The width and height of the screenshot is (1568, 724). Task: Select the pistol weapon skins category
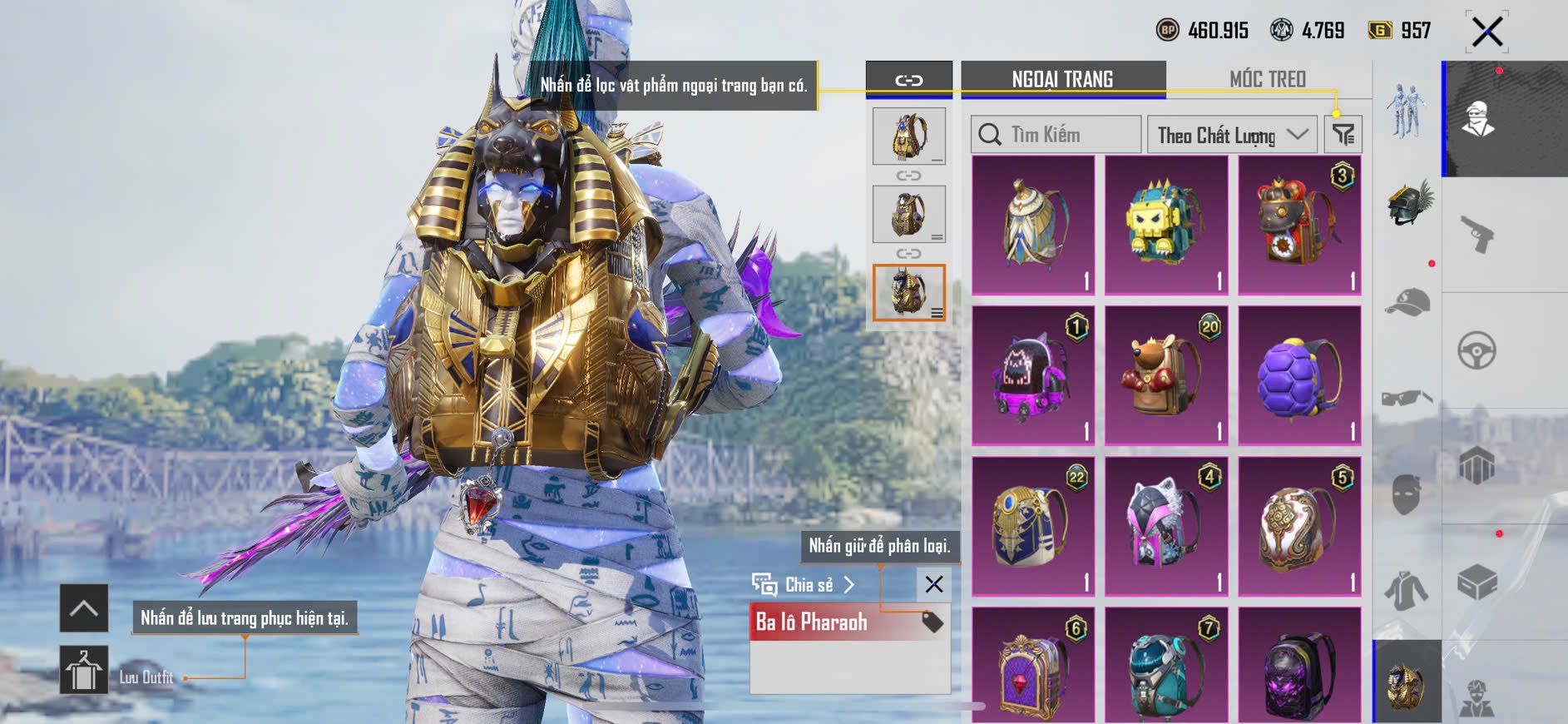(x=1477, y=234)
